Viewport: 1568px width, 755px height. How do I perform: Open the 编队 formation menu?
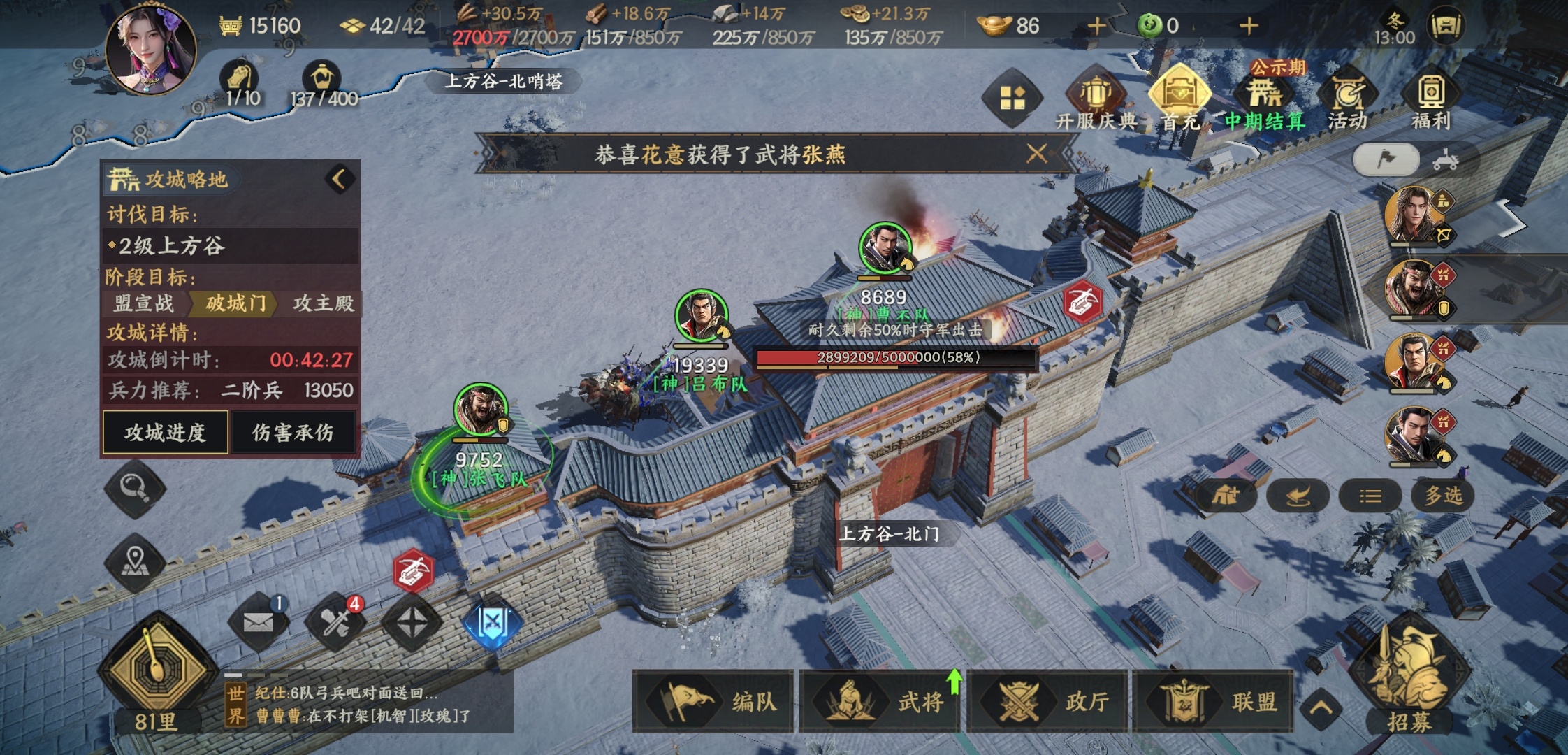coord(714,701)
